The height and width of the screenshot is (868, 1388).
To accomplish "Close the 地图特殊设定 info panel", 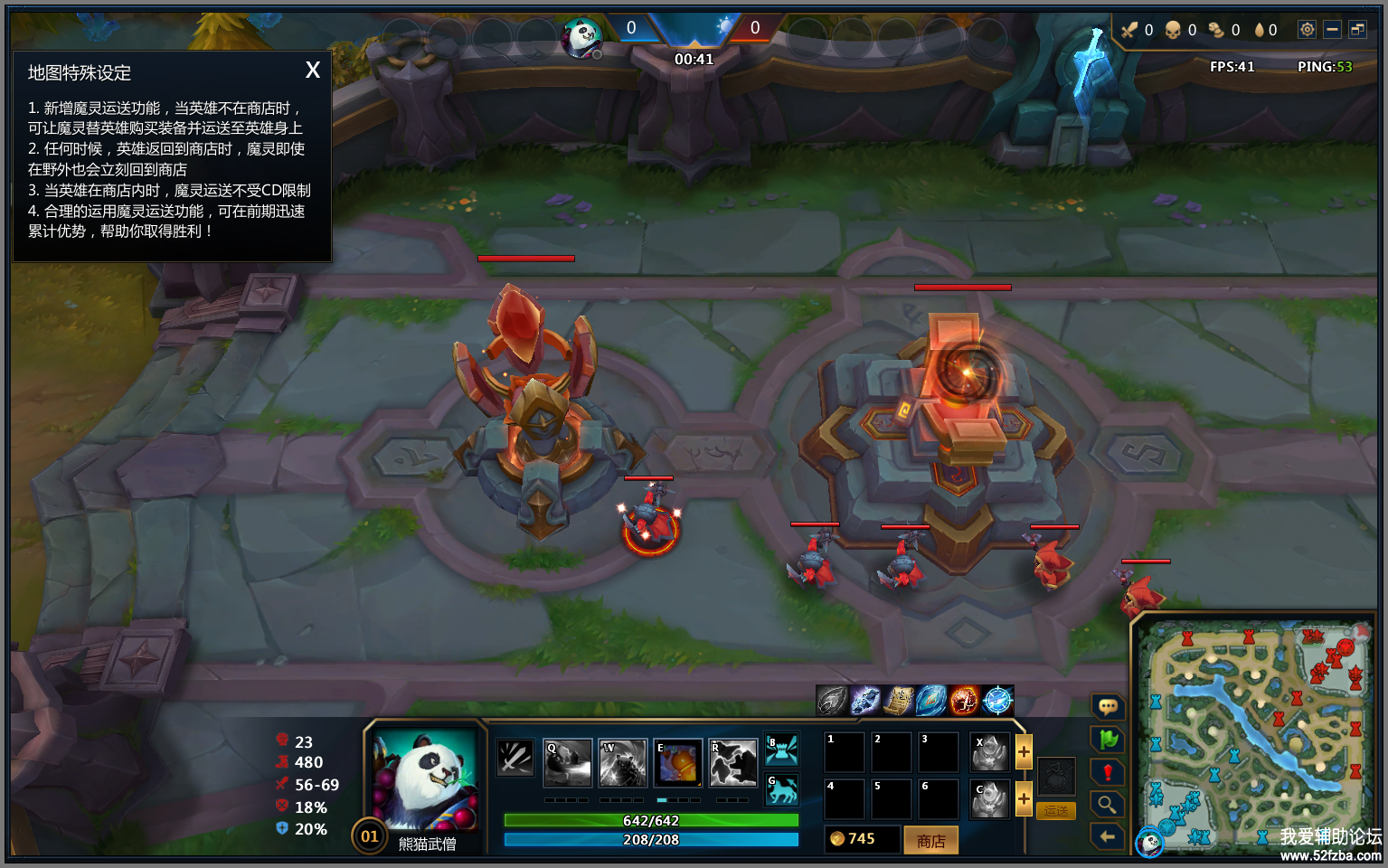I will pyautogui.click(x=313, y=71).
